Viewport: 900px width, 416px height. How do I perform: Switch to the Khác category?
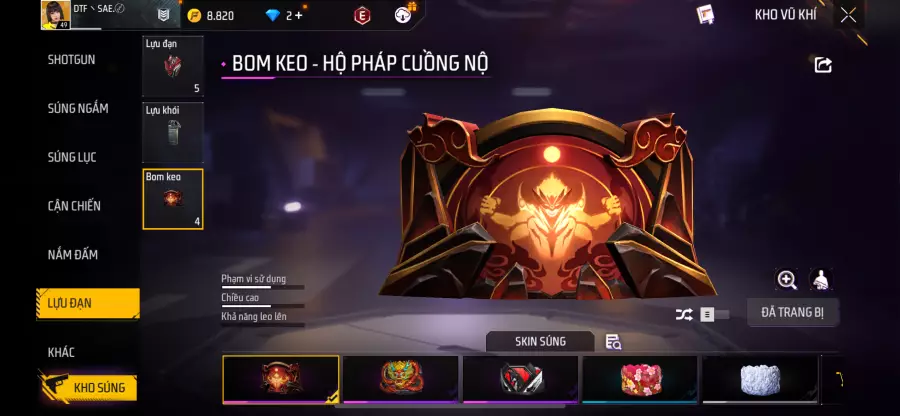point(61,352)
